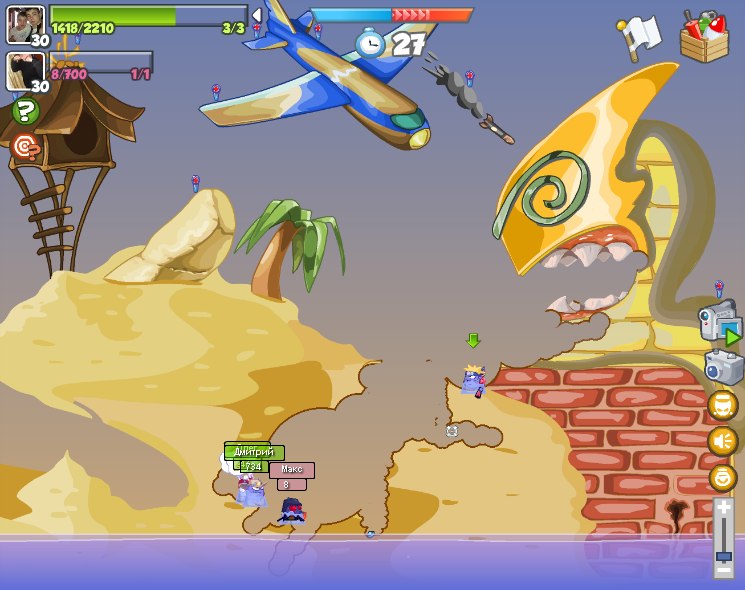Zoom in with the plus button
This screenshot has height=590, width=745.
723,509
